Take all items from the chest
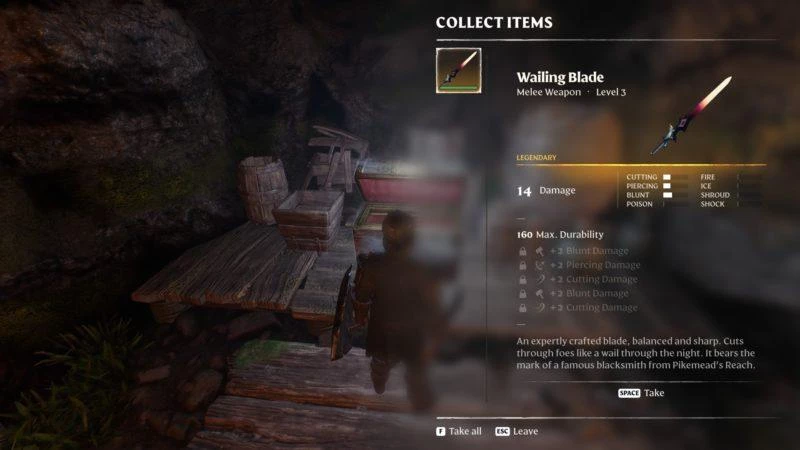This screenshot has height=450, width=800. (458, 431)
